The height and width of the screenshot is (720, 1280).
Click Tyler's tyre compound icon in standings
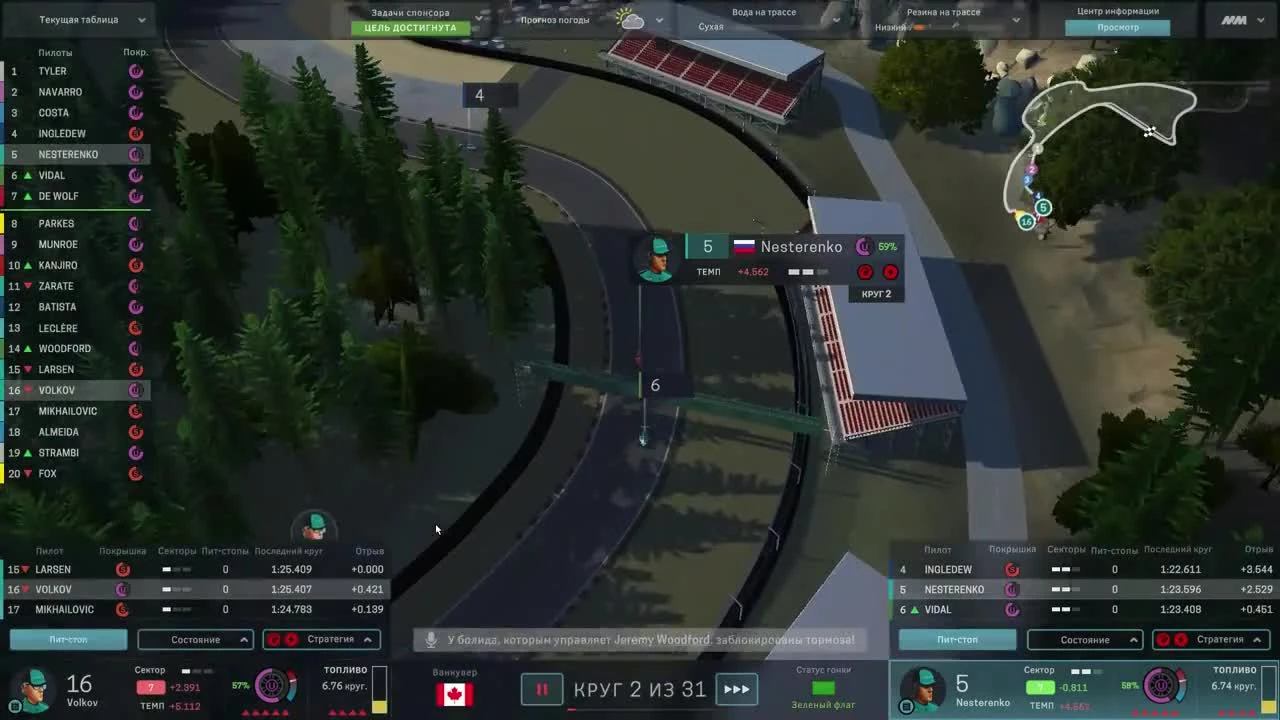tap(136, 70)
